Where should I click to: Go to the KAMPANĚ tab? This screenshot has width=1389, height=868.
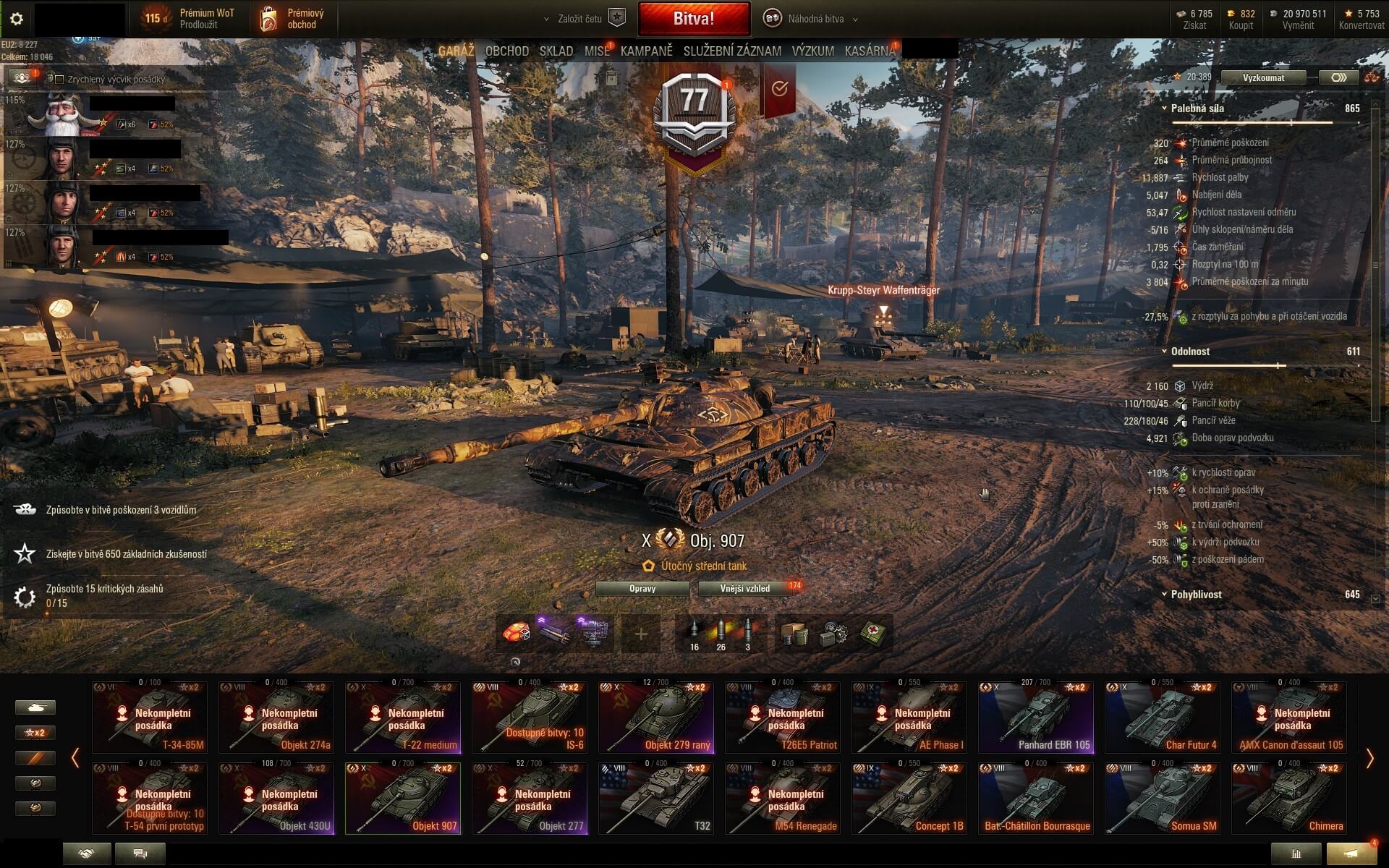[x=646, y=51]
